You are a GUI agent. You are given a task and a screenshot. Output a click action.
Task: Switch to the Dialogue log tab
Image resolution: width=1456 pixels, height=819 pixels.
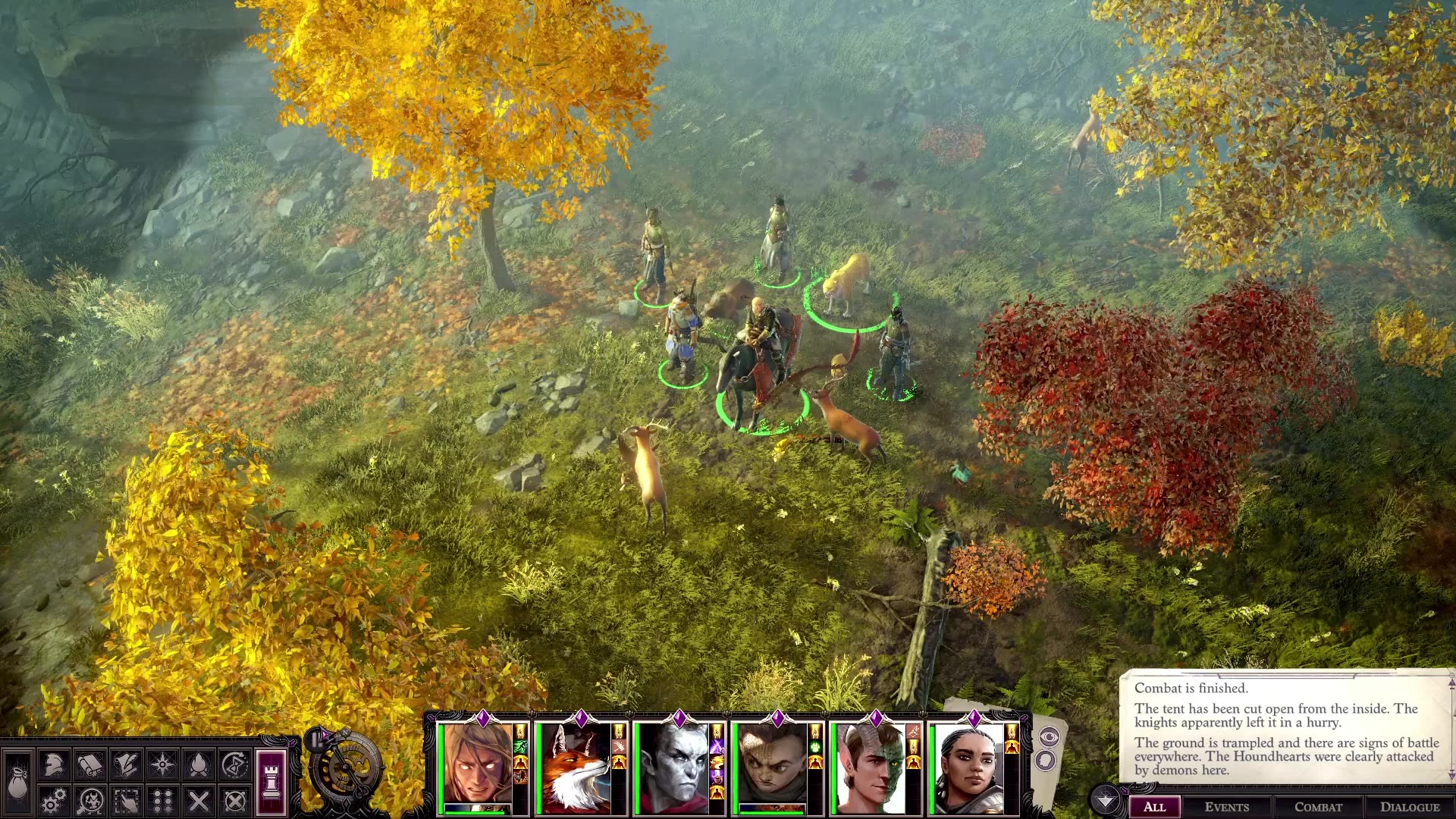tap(1411, 806)
